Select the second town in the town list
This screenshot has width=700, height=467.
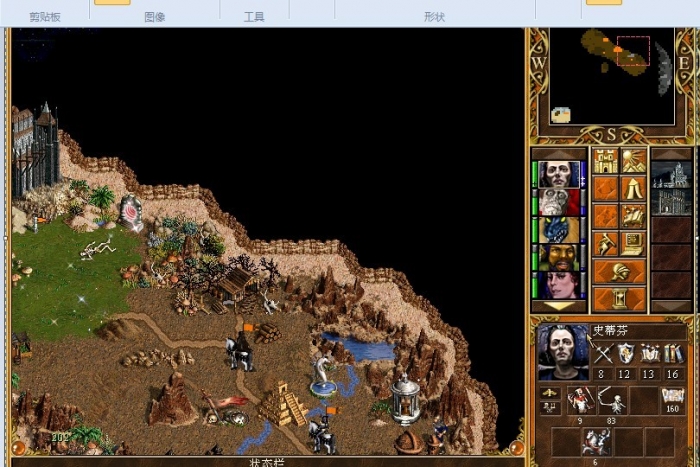click(671, 203)
